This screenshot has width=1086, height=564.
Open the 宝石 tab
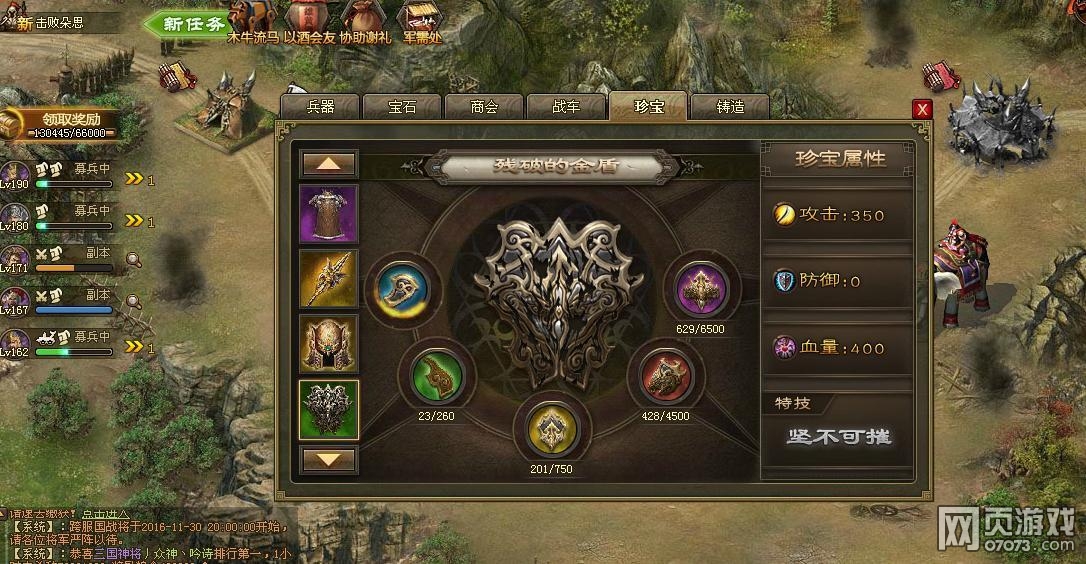(402, 107)
